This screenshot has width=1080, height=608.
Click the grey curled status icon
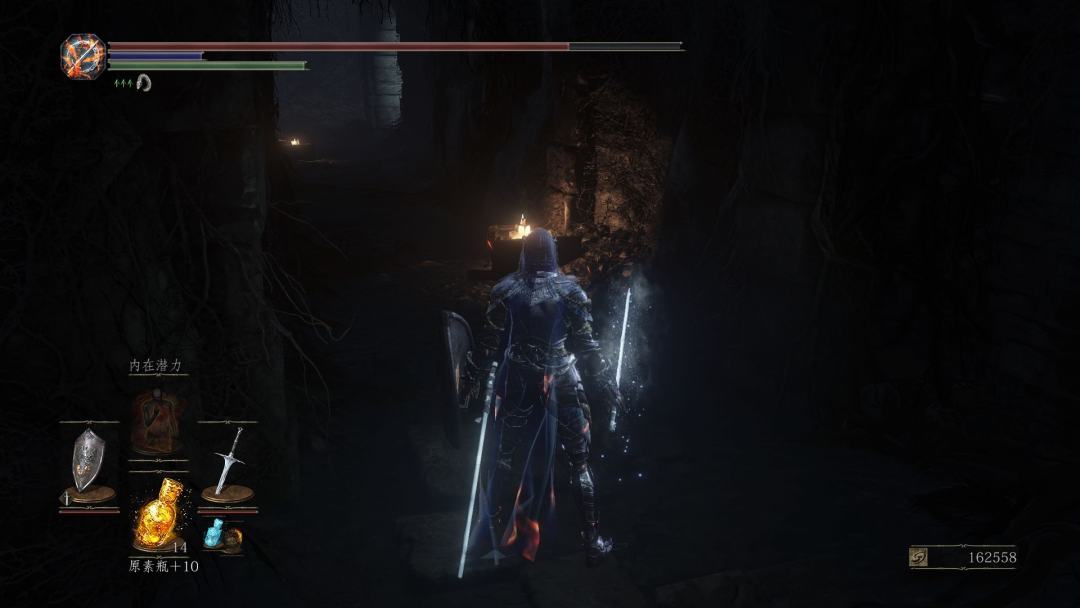coord(143,83)
